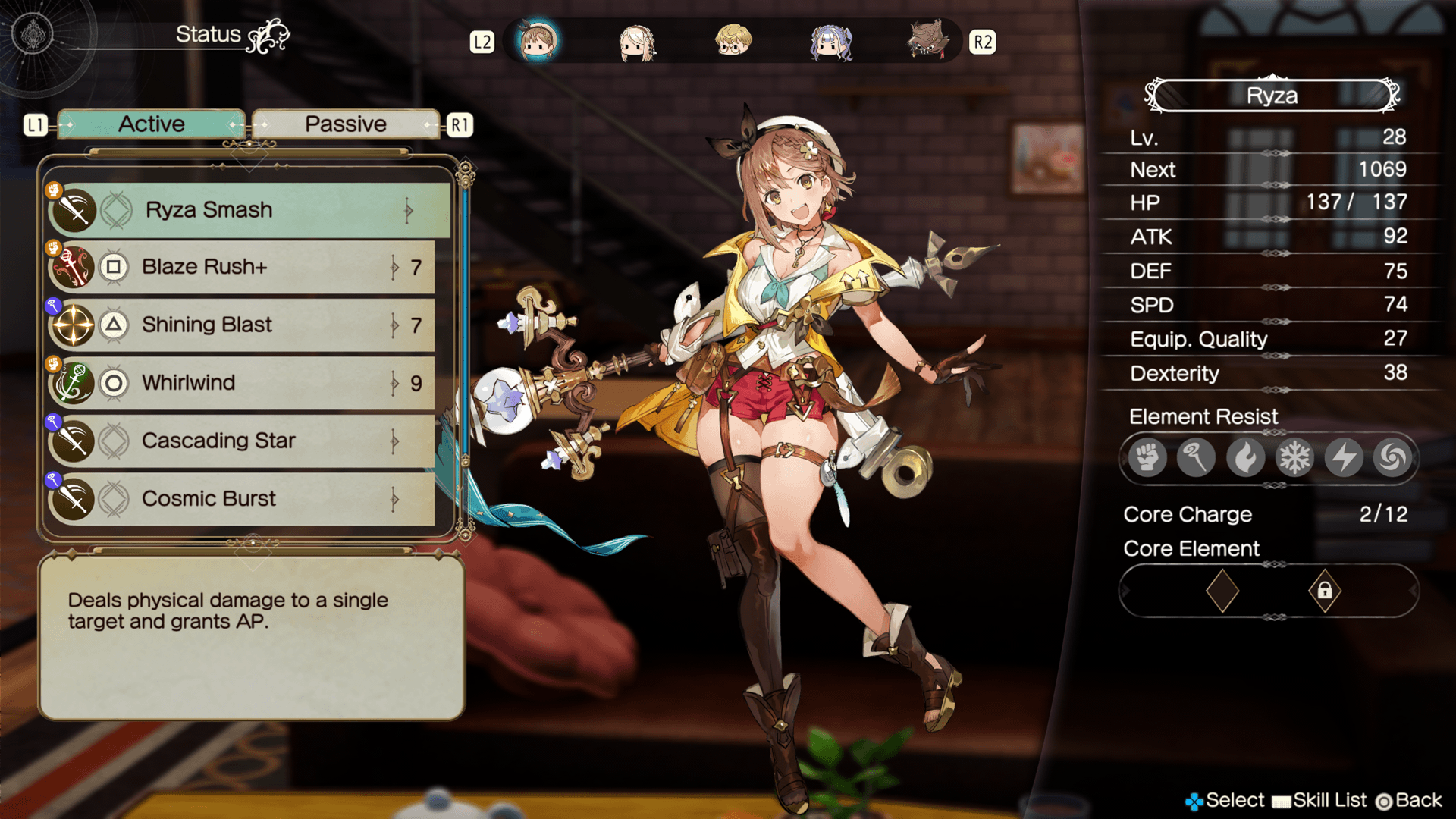Select the Blaze Rush+ skill row
The width and height of the screenshot is (1456, 819).
[x=243, y=267]
